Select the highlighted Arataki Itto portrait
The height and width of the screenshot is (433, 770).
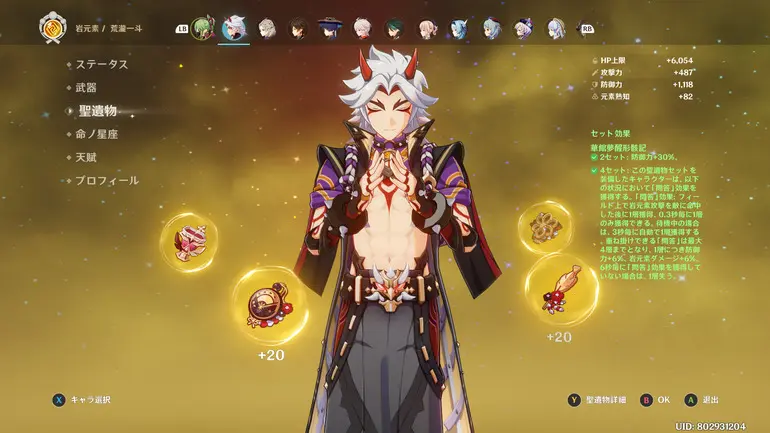pyautogui.click(x=235, y=27)
